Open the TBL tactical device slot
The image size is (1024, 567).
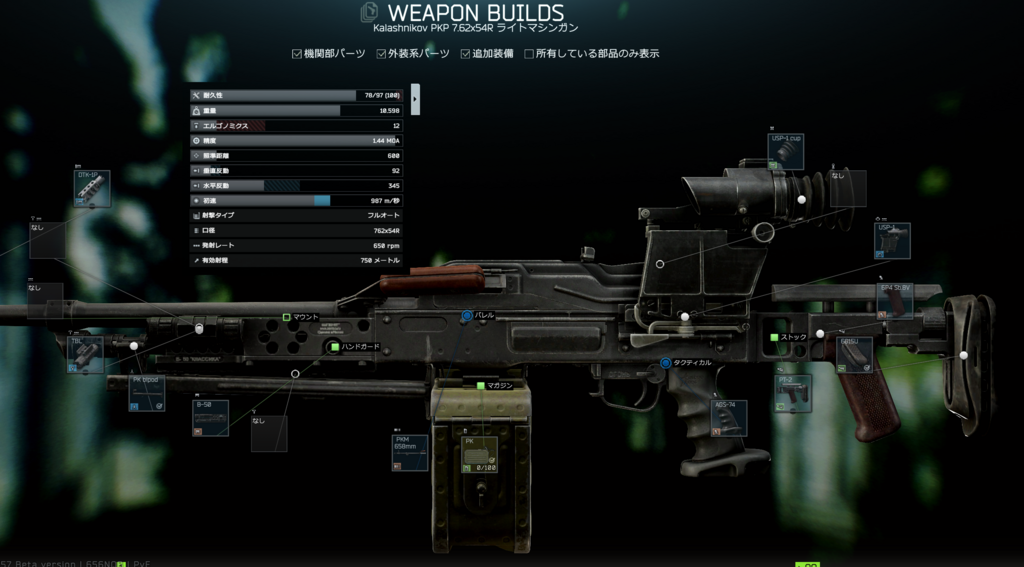85,354
